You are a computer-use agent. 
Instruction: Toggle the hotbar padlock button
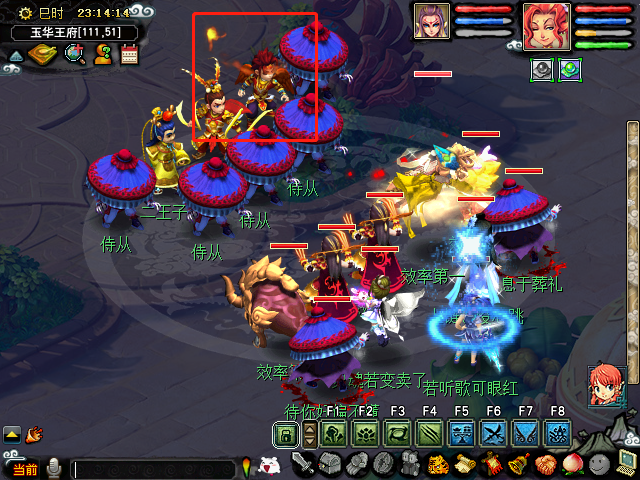(x=286, y=434)
